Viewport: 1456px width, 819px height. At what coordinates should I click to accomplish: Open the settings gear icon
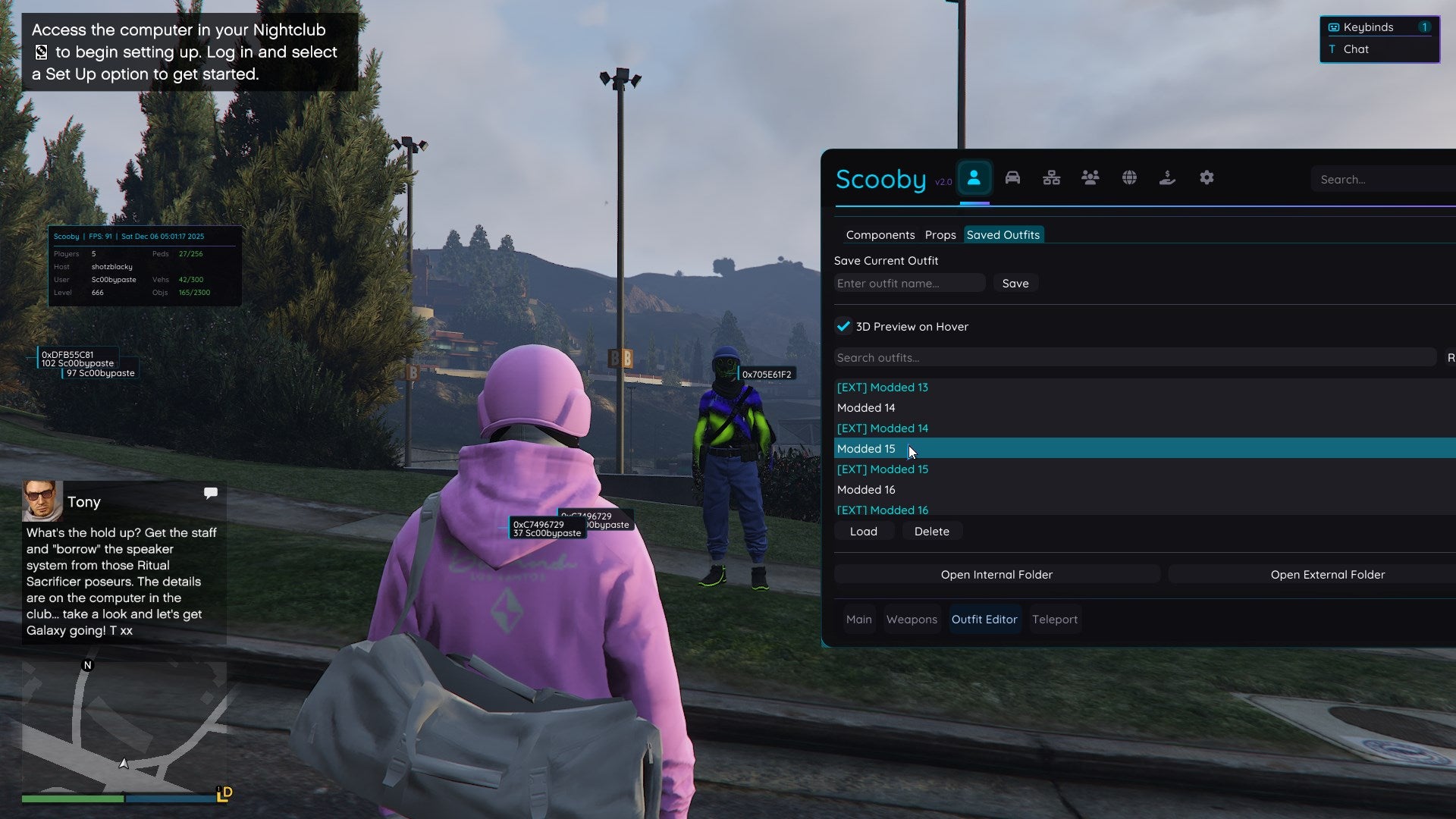click(x=1206, y=177)
